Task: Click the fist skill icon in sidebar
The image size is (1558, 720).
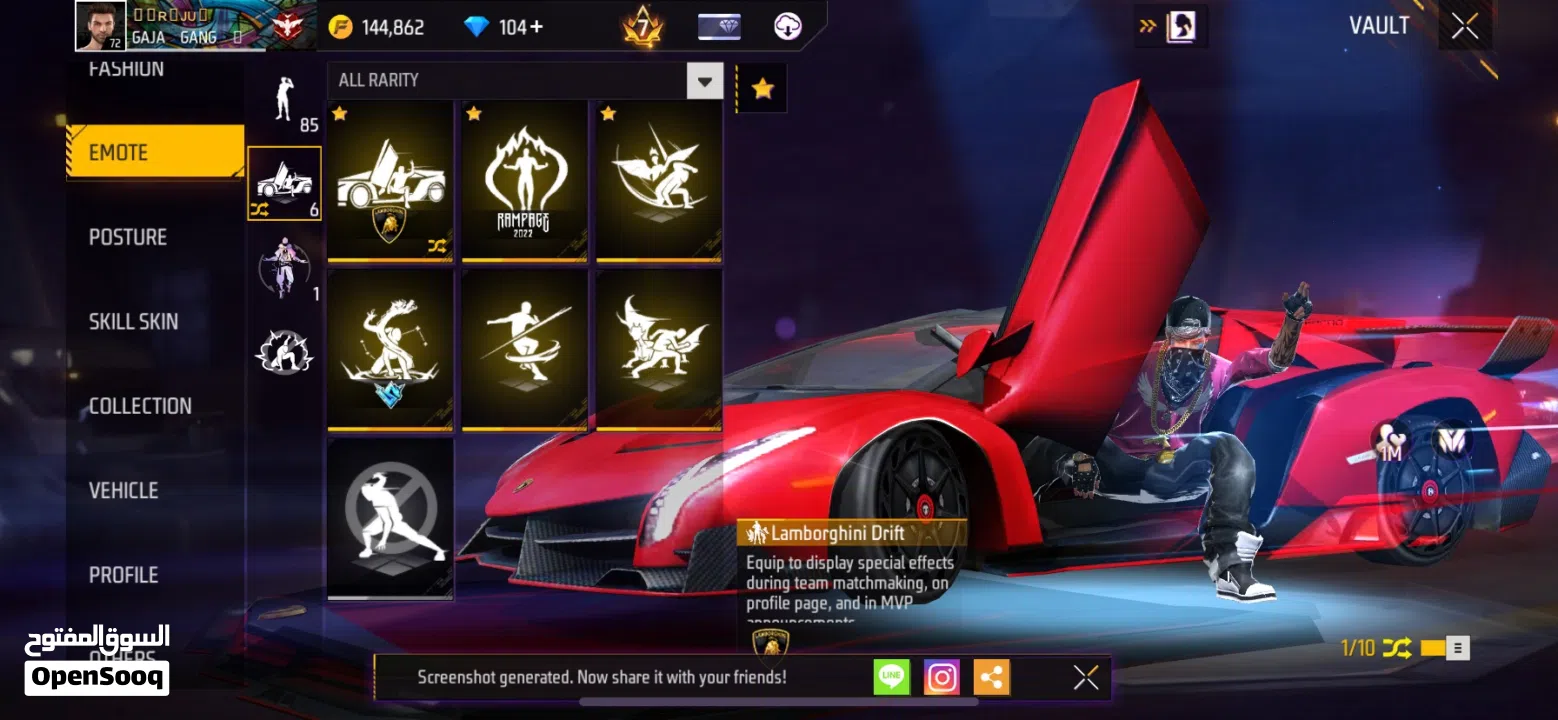Action: [284, 350]
